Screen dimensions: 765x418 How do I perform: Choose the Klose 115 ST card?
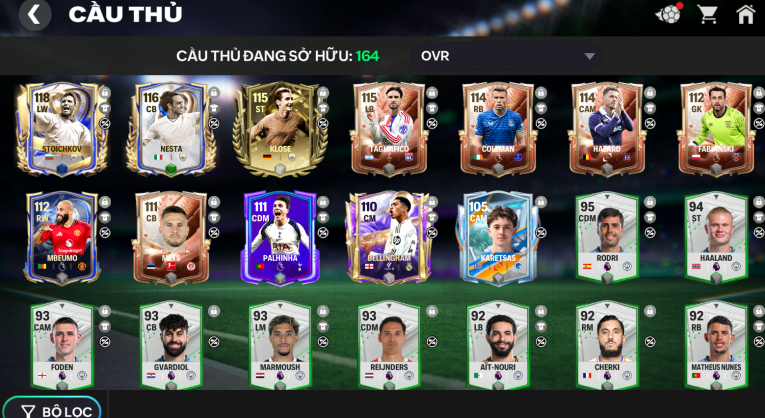coord(278,127)
